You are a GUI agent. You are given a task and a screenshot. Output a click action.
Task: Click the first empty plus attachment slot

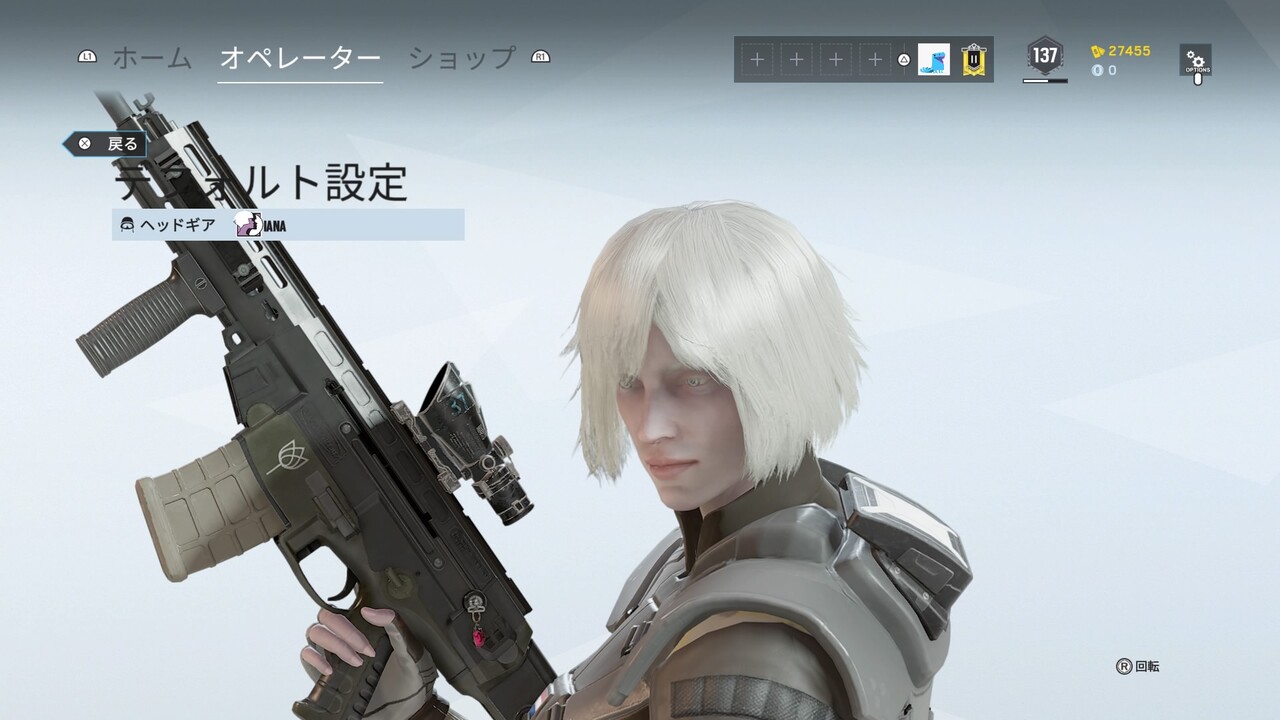click(x=755, y=60)
